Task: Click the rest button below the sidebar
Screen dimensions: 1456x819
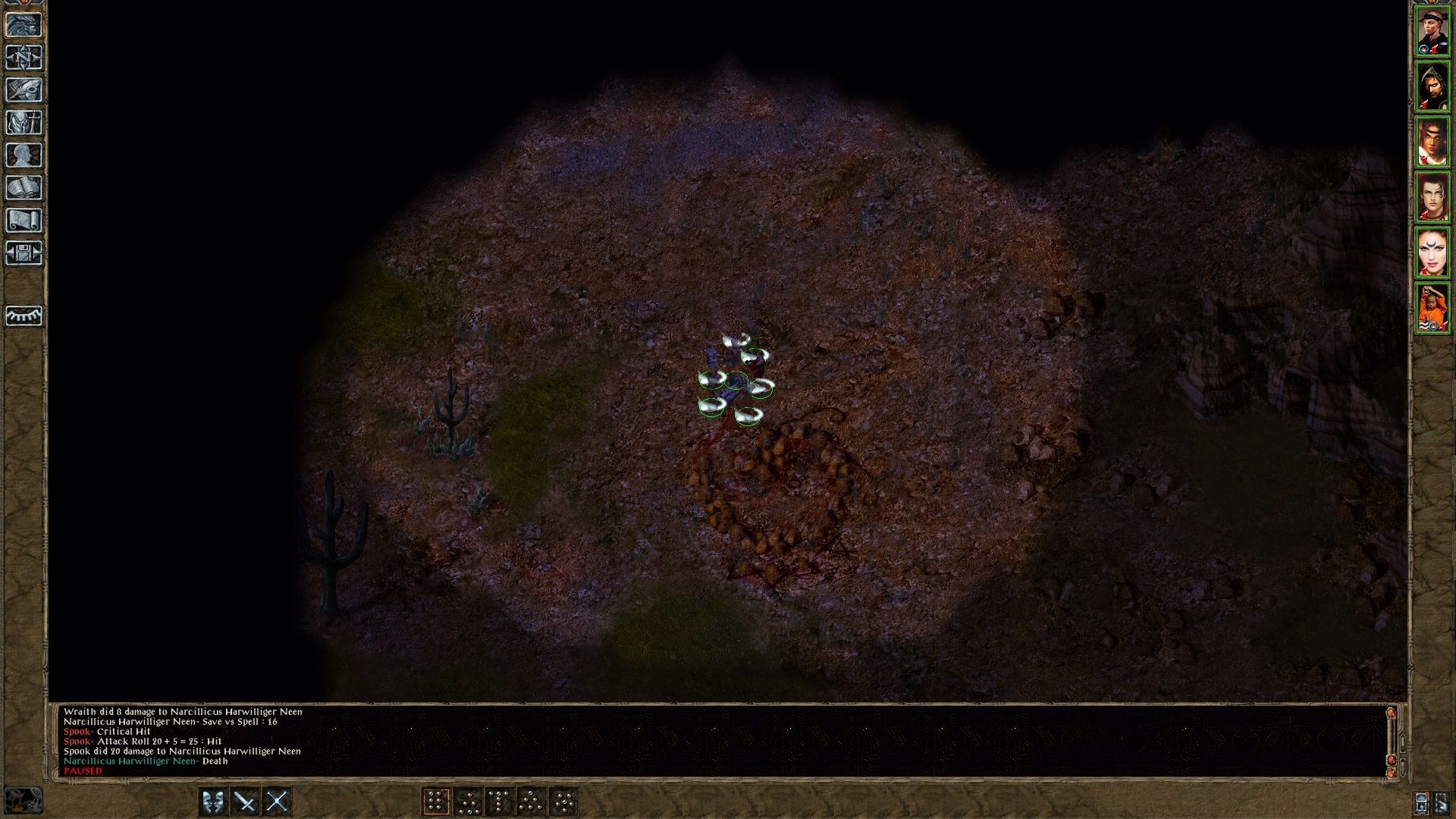Action: (25, 317)
